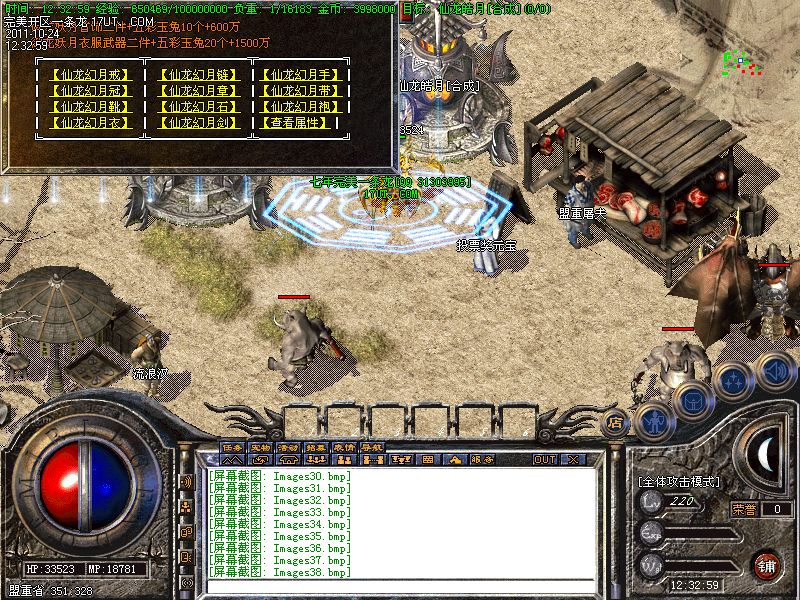800x600 pixels.
Task: Switch to the 任务 quest tab
Action: pos(233,447)
